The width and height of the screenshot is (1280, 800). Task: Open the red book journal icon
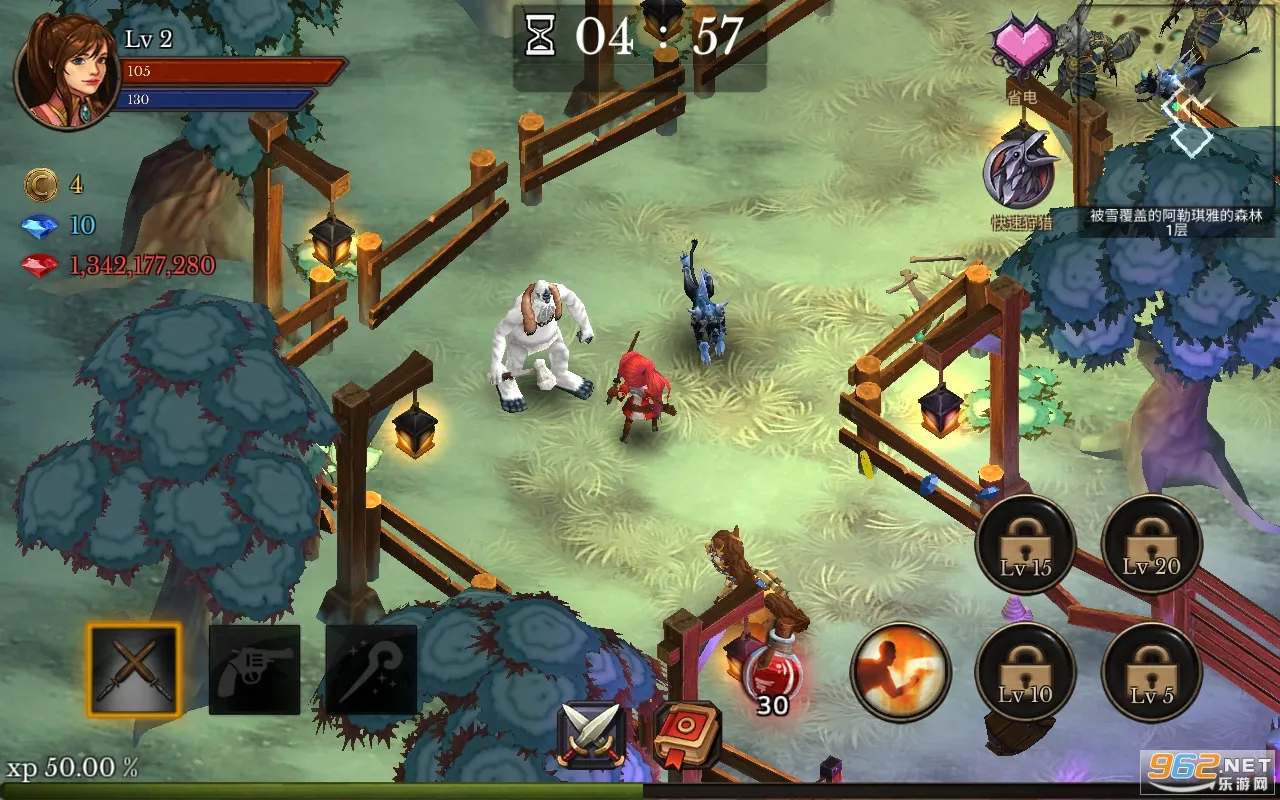click(x=686, y=734)
